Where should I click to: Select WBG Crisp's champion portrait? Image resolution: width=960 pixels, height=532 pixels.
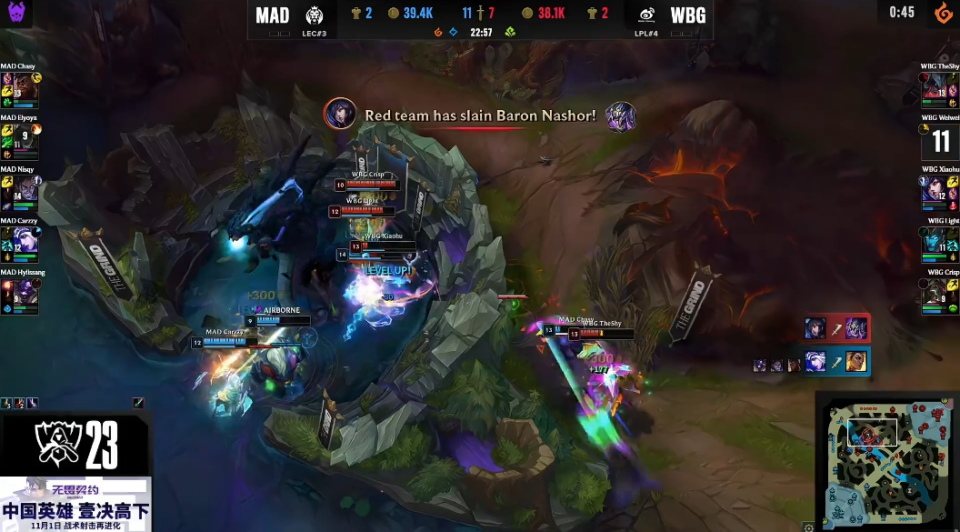[934, 293]
